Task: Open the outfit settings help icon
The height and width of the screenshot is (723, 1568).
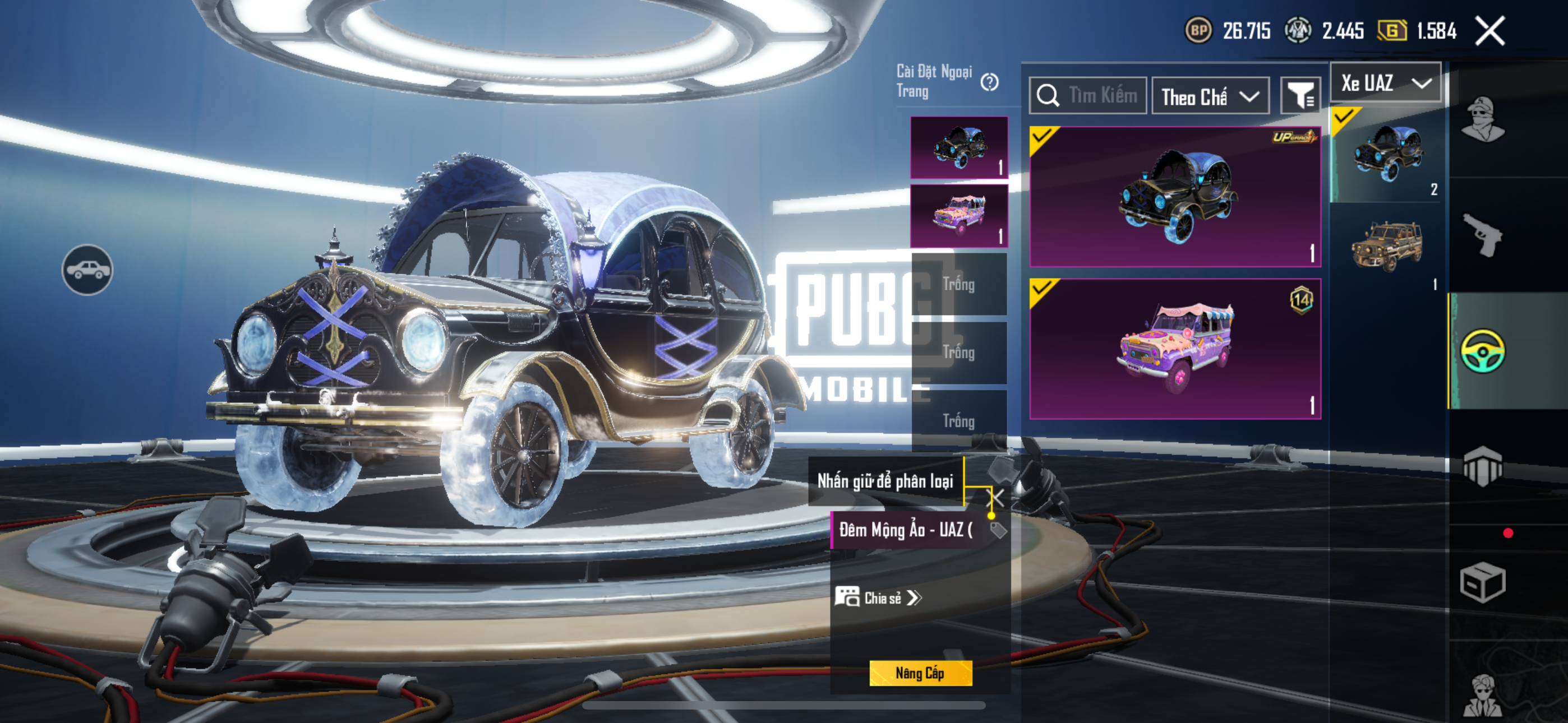Action: 989,82
